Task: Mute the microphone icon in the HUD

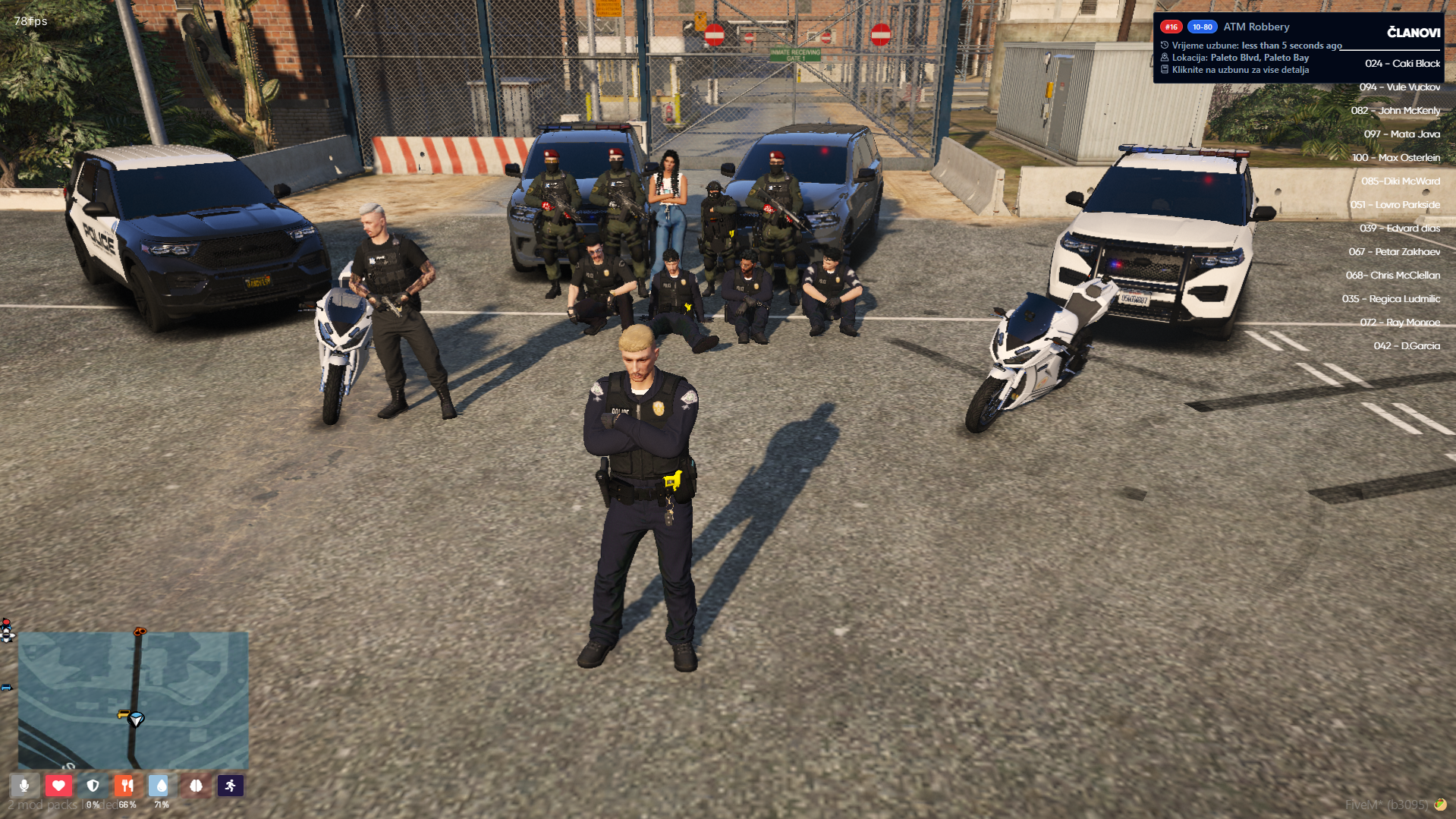Action: (x=24, y=786)
